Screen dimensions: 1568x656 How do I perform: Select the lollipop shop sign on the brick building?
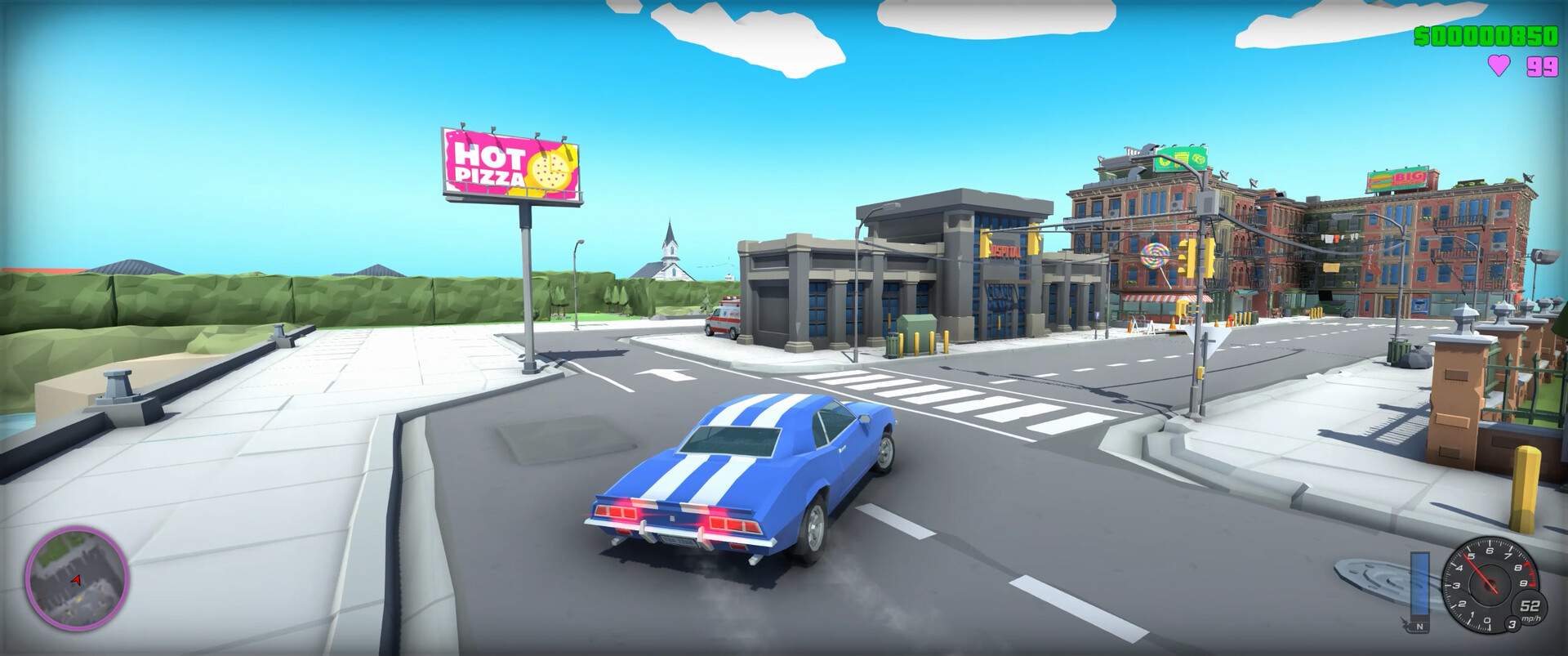click(1154, 255)
